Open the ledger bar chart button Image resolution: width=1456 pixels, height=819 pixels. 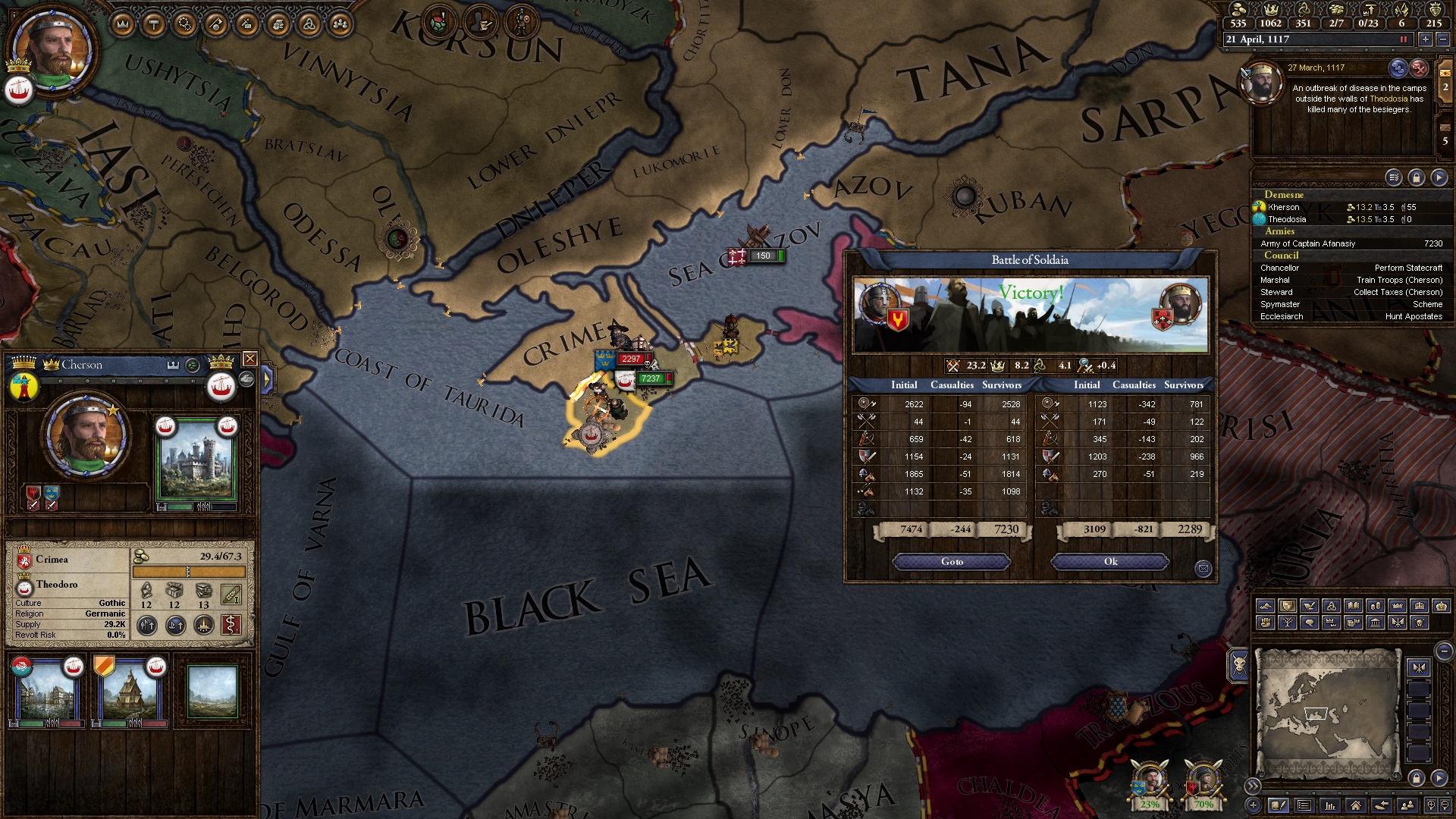pos(1329,805)
